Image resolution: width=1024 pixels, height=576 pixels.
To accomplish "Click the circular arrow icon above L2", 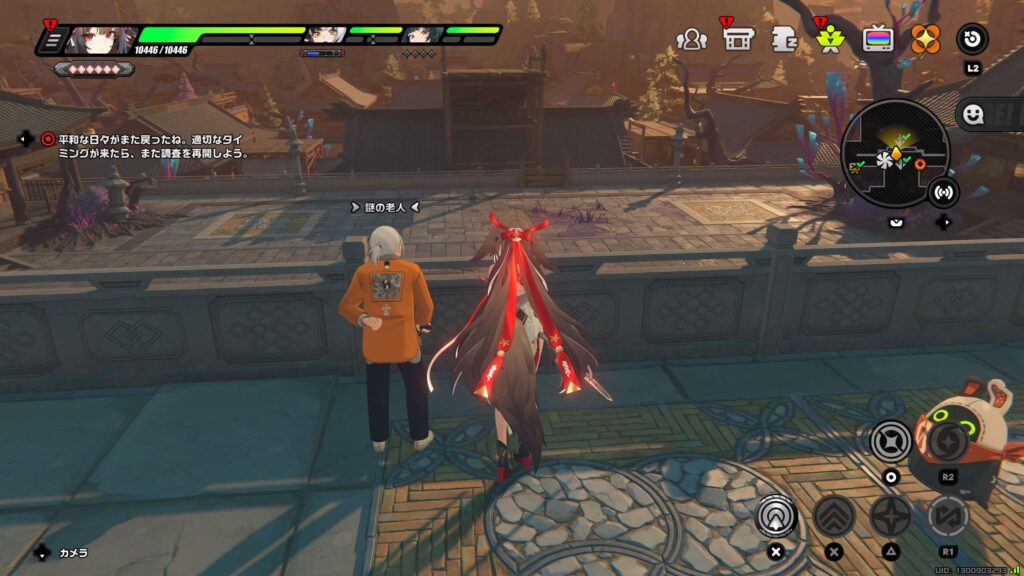I will tap(972, 40).
